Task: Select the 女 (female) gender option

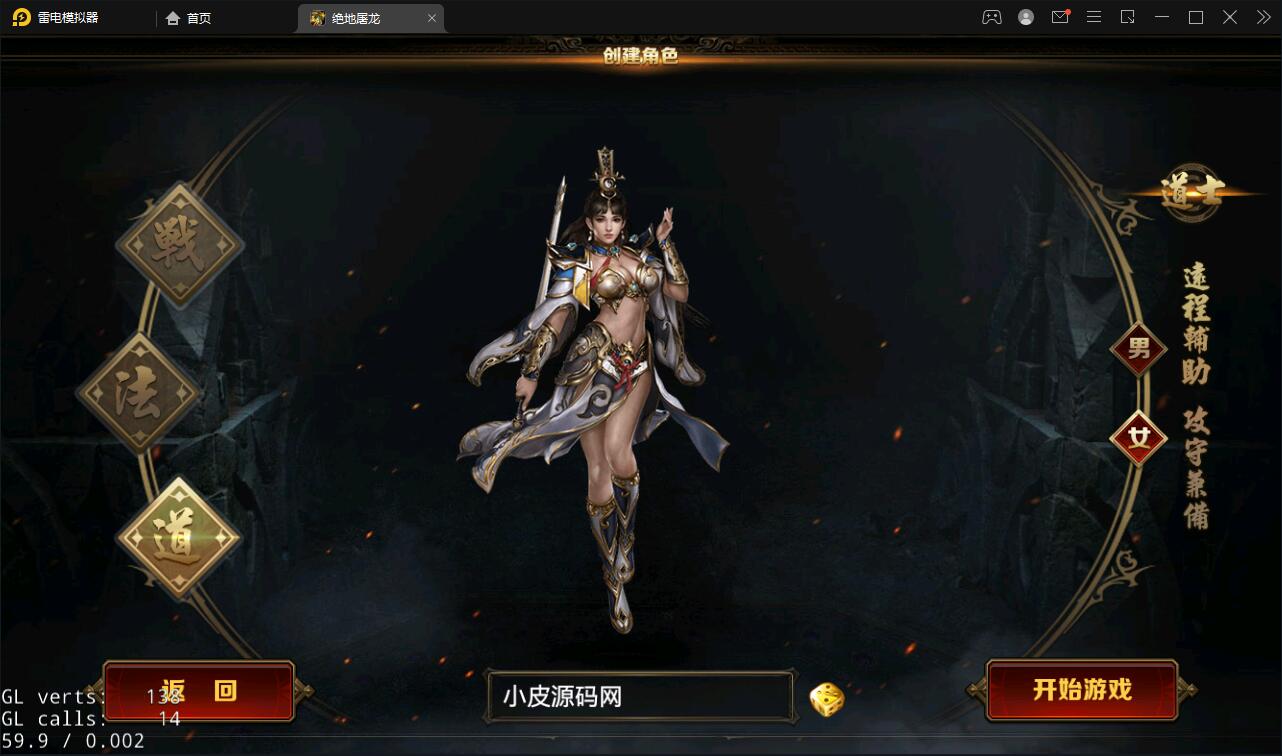Action: 1141,434
